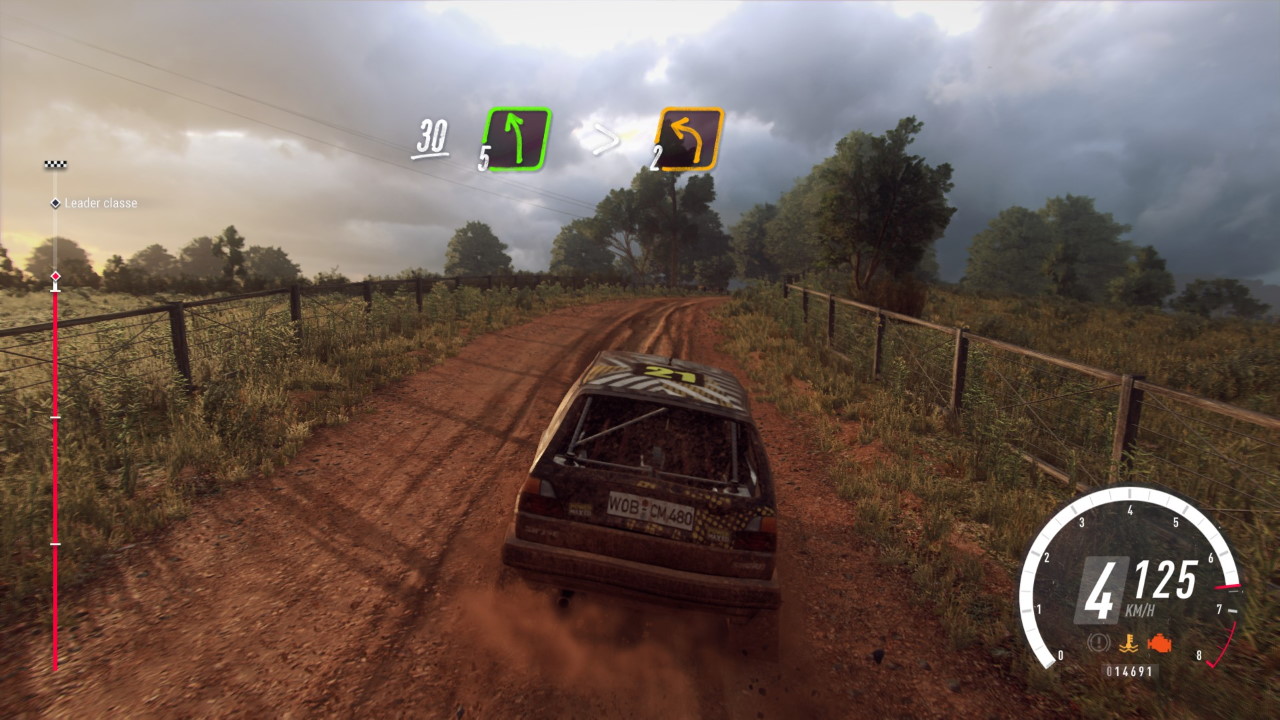Click the checkered flag atop the progress bar
The width and height of the screenshot is (1280, 720).
pyautogui.click(x=55, y=164)
